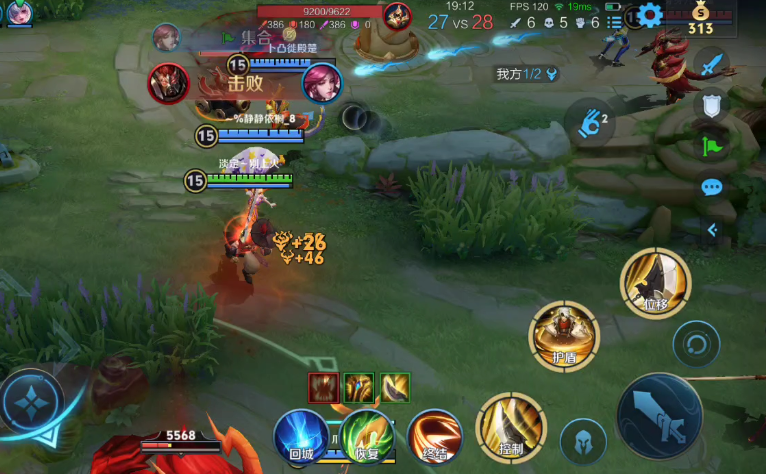
Task: Tap the OK hand gesture button
Action: (590, 123)
